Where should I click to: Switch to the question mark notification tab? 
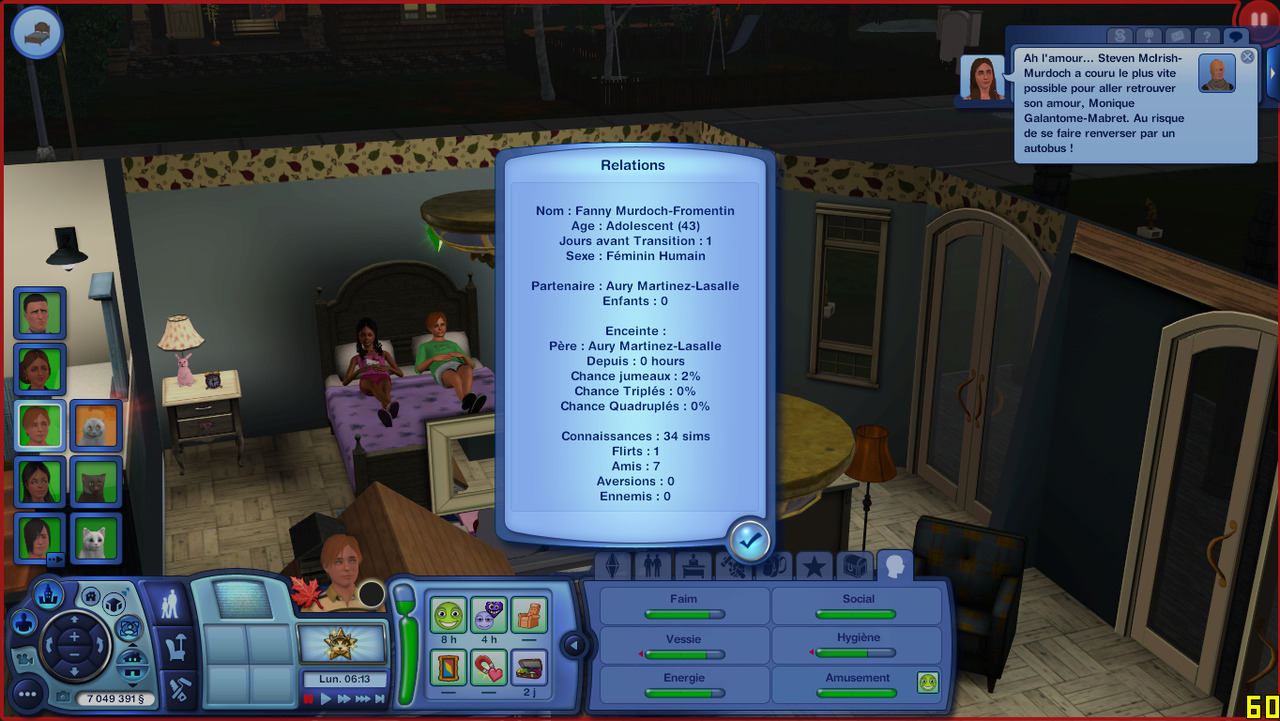click(x=1208, y=37)
